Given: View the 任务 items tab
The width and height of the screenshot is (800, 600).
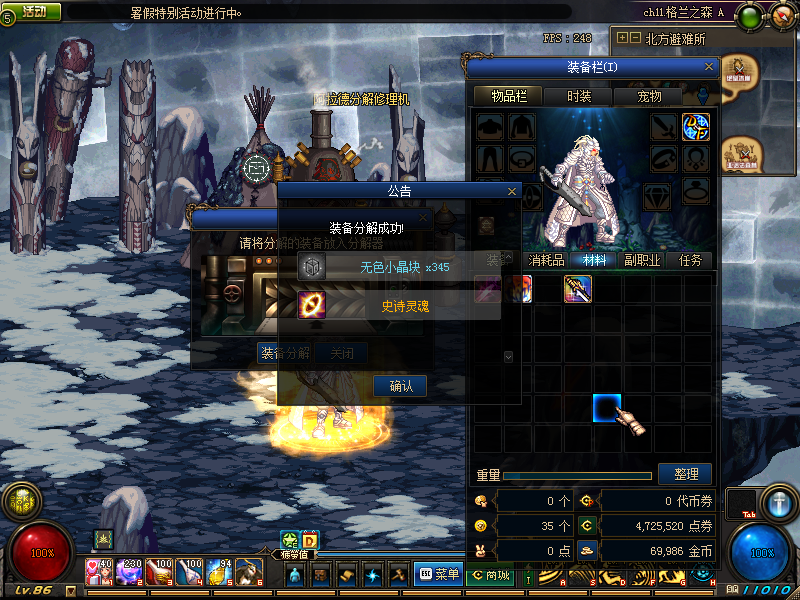Looking at the screenshot, I should 691,260.
